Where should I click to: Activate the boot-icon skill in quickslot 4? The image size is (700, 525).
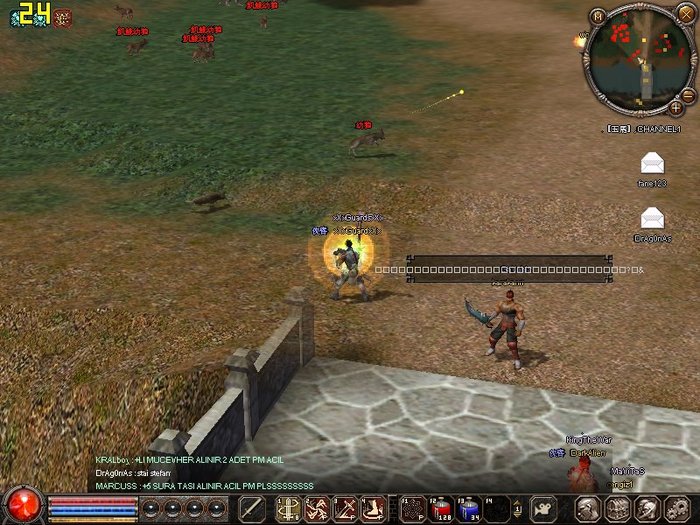373,508
